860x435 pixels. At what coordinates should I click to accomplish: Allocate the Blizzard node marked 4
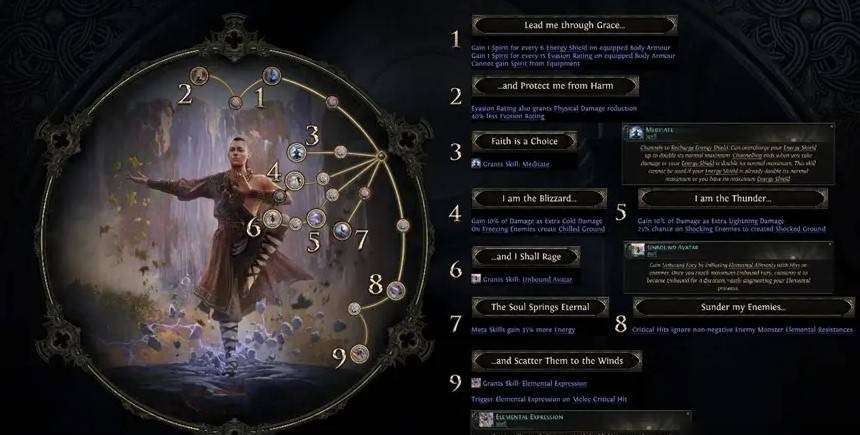(x=295, y=180)
